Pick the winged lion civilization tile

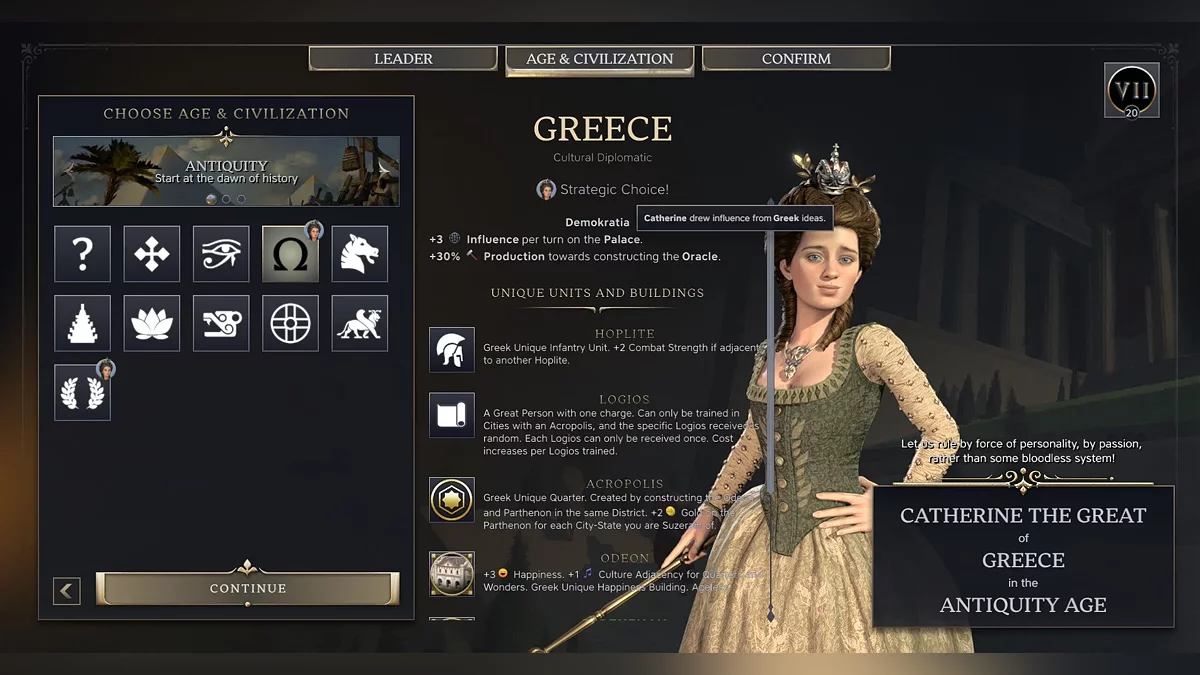point(360,323)
